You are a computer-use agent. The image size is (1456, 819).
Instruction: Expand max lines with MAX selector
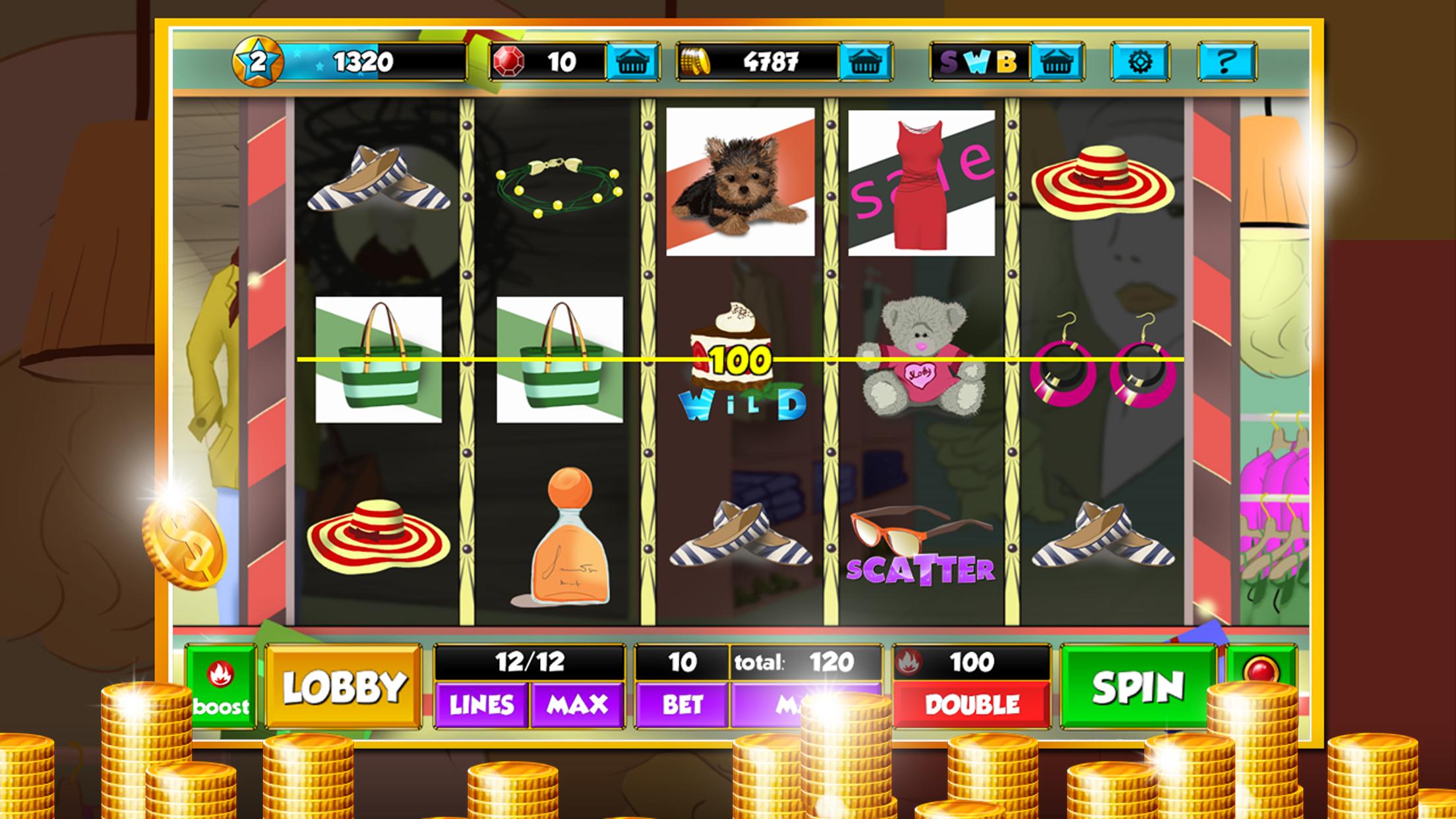(578, 706)
